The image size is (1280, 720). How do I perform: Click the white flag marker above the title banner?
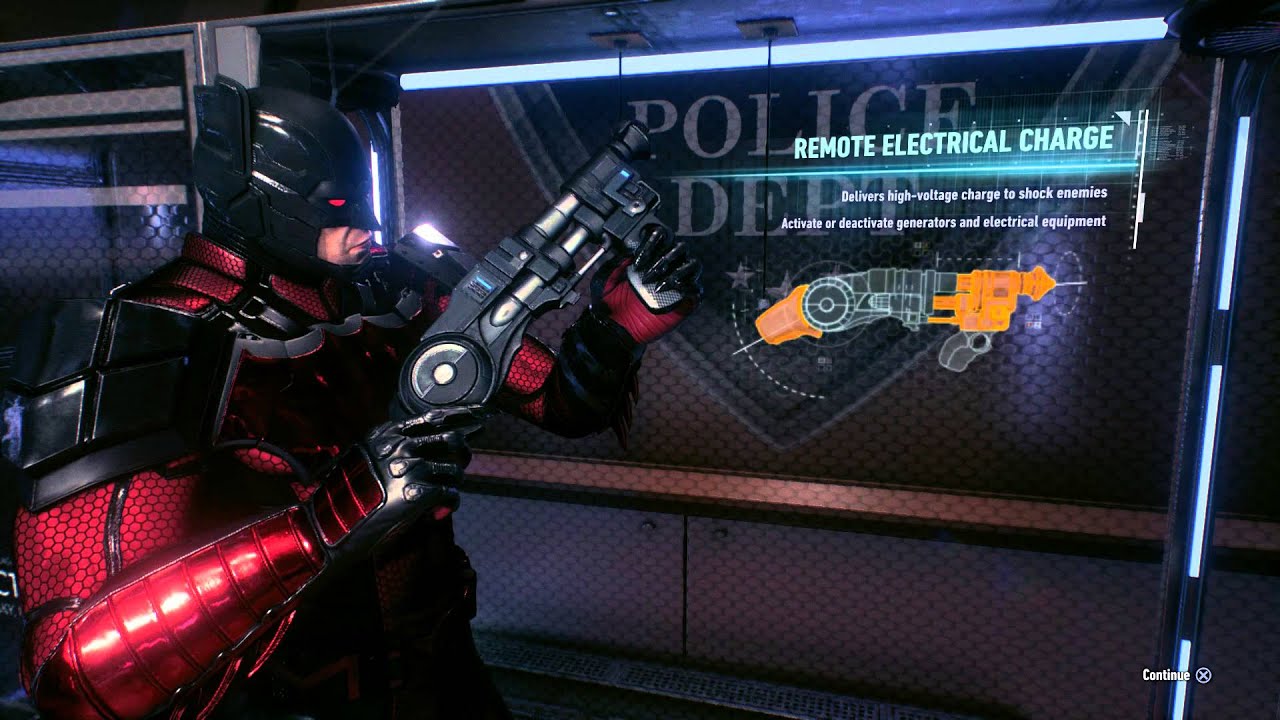tap(1124, 117)
